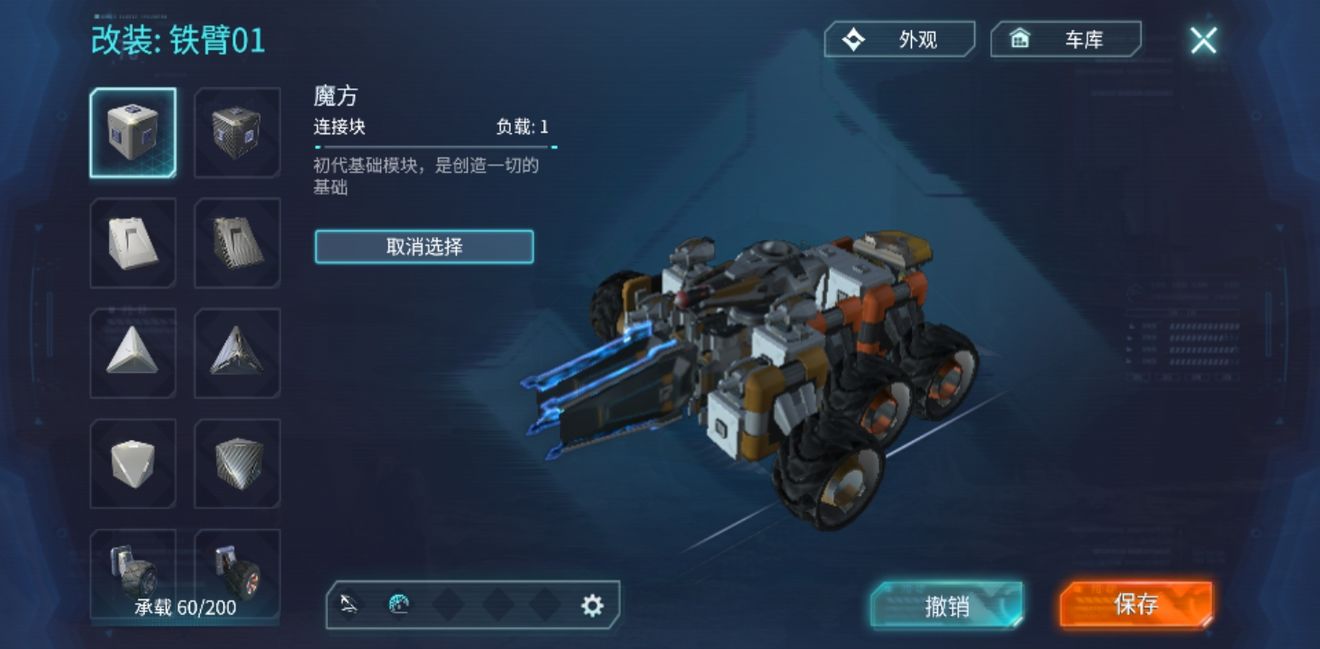Image resolution: width=1320 pixels, height=649 pixels.
Task: Click the blue speedometer gauge icon
Action: 399,605
